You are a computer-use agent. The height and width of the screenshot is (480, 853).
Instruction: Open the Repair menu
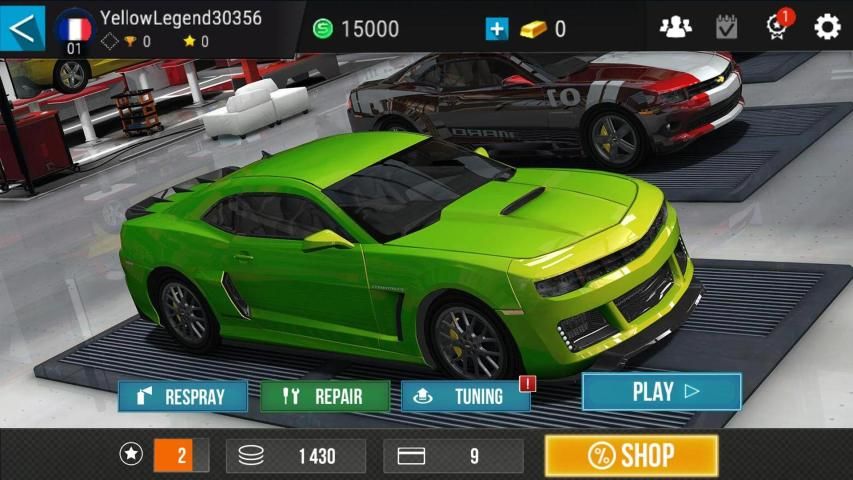(325, 396)
